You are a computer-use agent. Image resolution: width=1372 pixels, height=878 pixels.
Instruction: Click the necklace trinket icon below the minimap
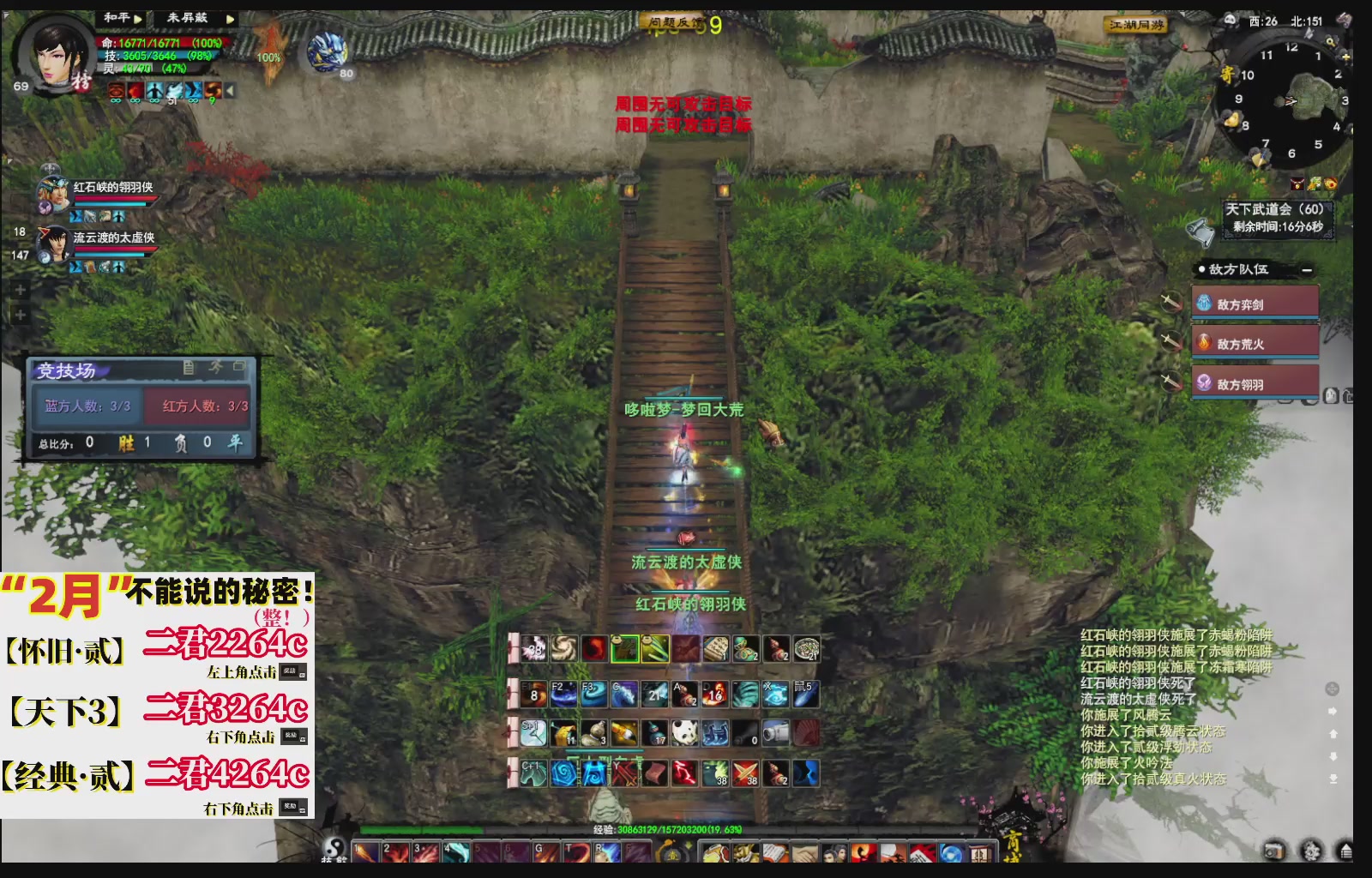(1297, 183)
